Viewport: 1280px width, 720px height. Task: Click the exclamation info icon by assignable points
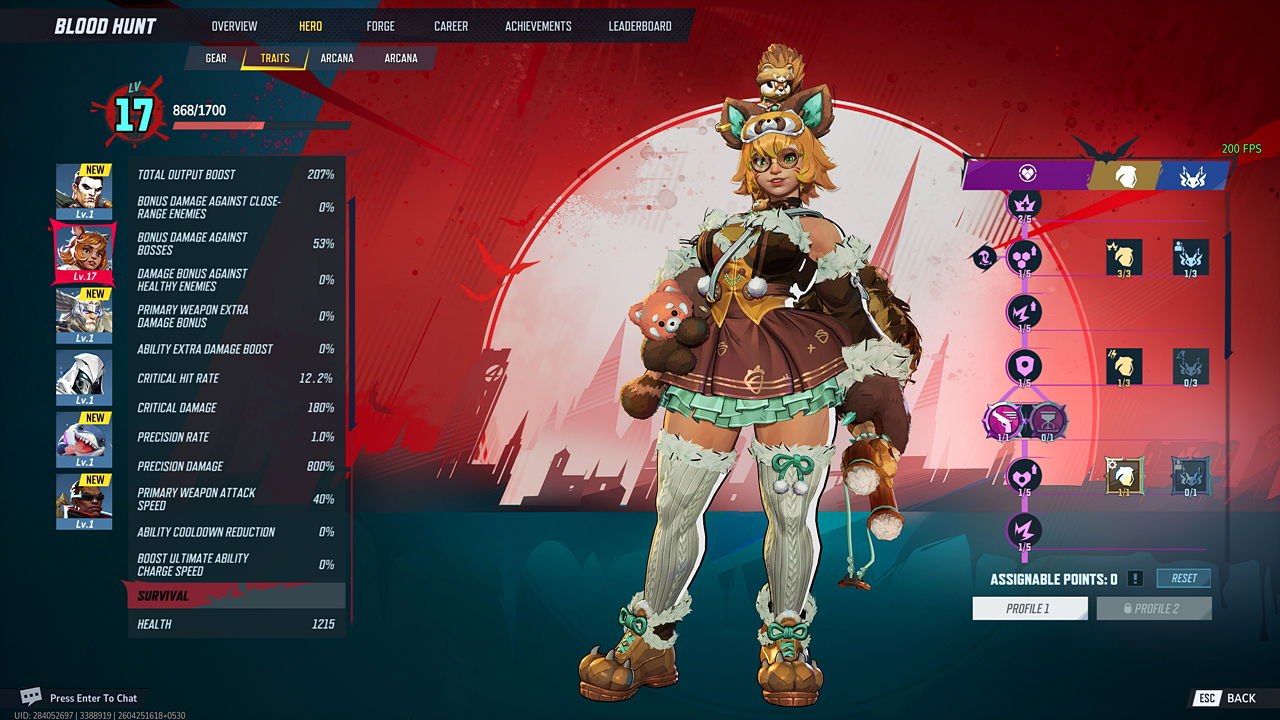pyautogui.click(x=1135, y=579)
